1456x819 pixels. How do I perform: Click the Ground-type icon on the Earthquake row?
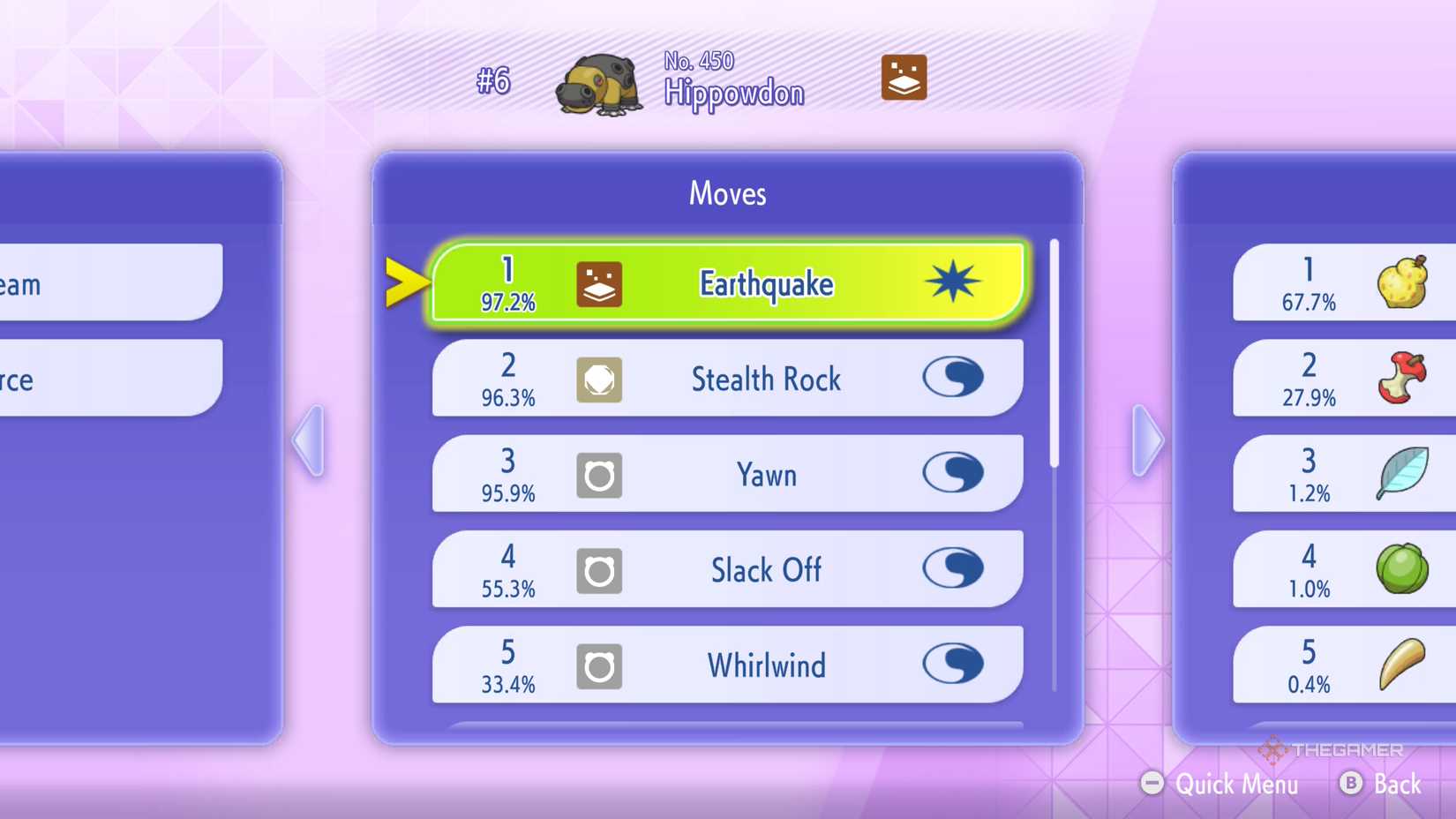point(601,283)
